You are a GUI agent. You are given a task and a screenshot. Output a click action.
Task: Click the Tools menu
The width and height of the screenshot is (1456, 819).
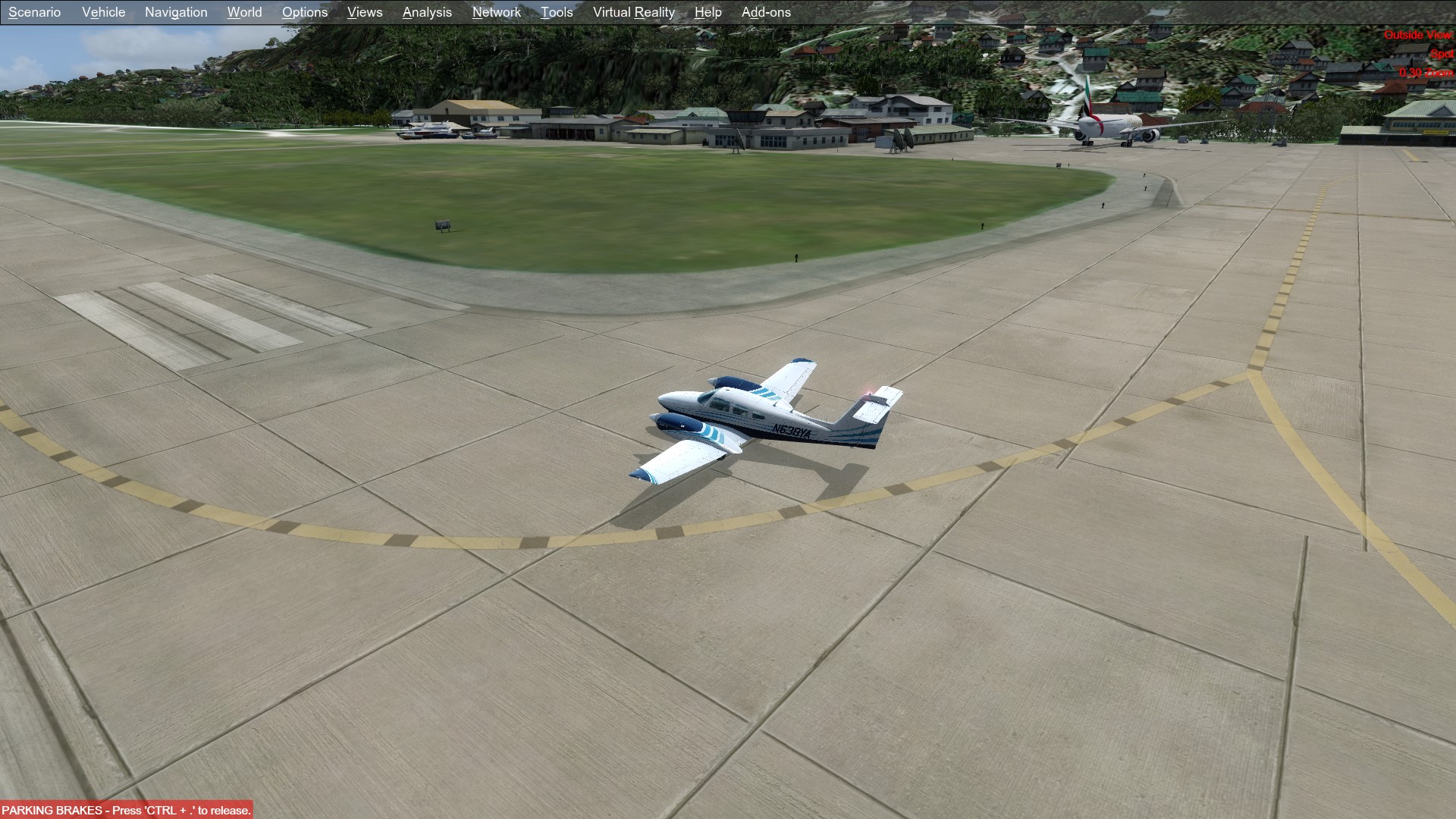pyautogui.click(x=557, y=12)
